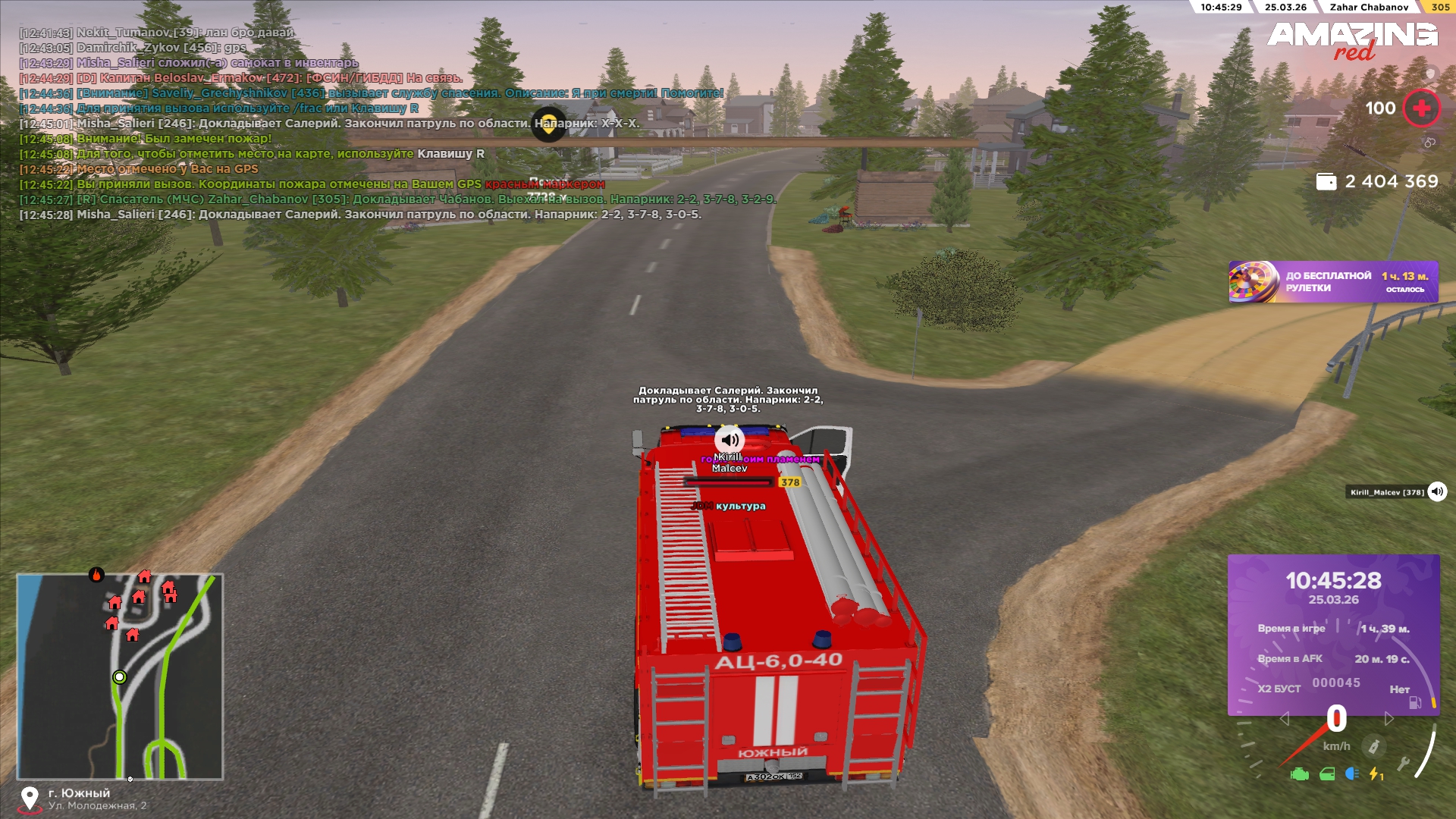The image size is (1456, 819).
Task: Toggle the green car door indicator
Action: [1327, 774]
